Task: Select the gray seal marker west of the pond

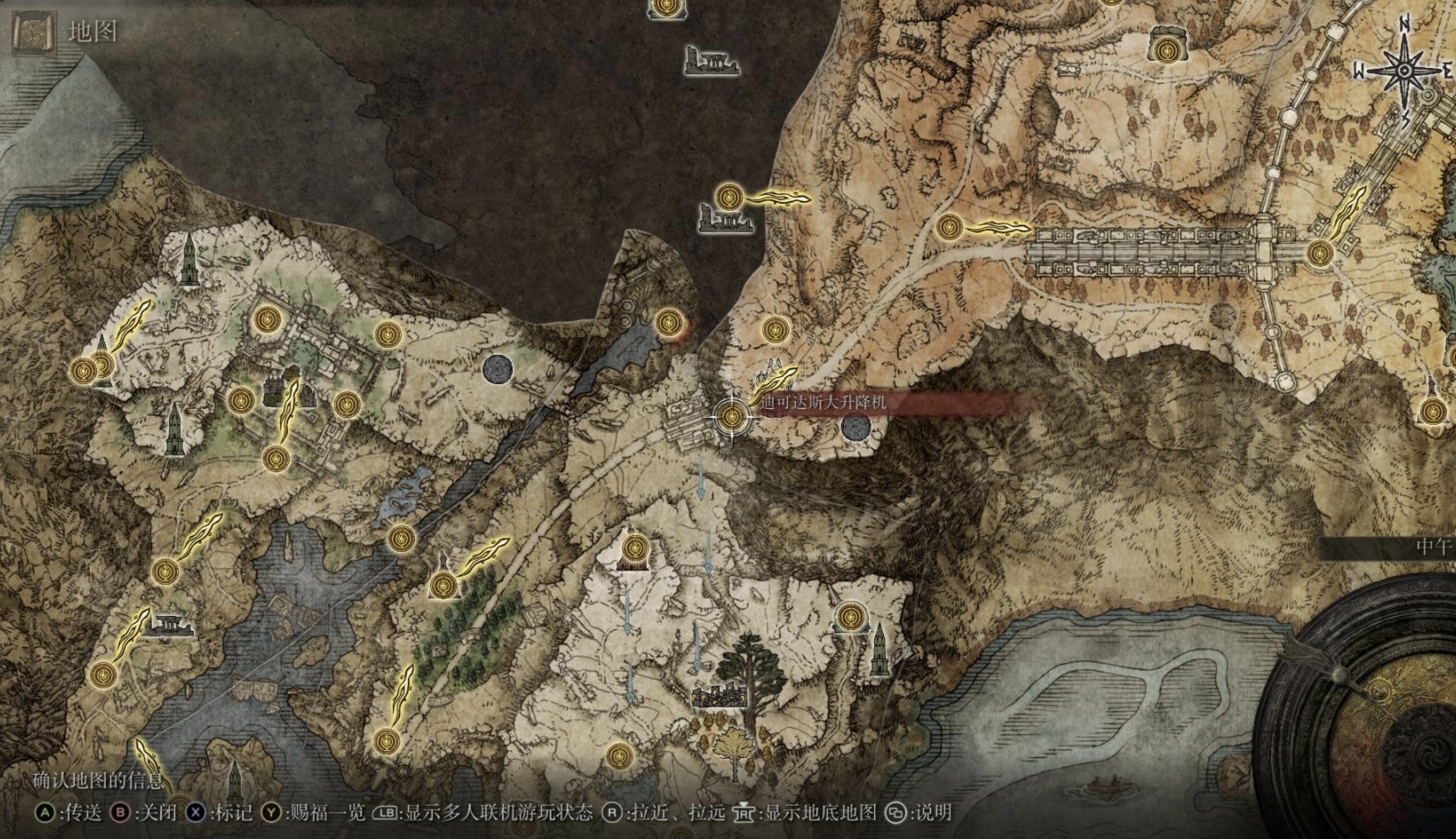Action: pos(498,369)
